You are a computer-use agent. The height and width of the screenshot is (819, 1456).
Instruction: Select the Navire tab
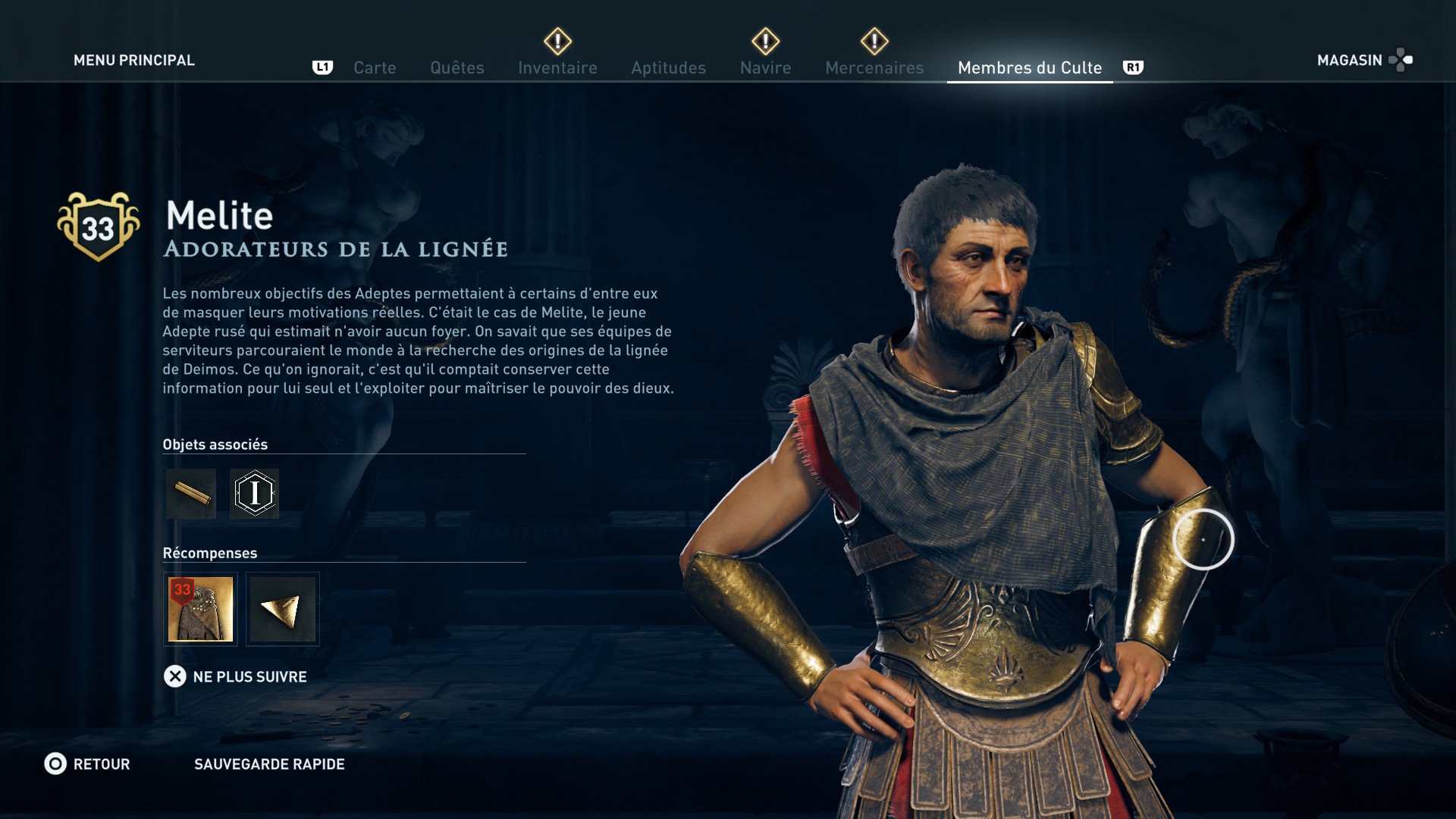765,67
